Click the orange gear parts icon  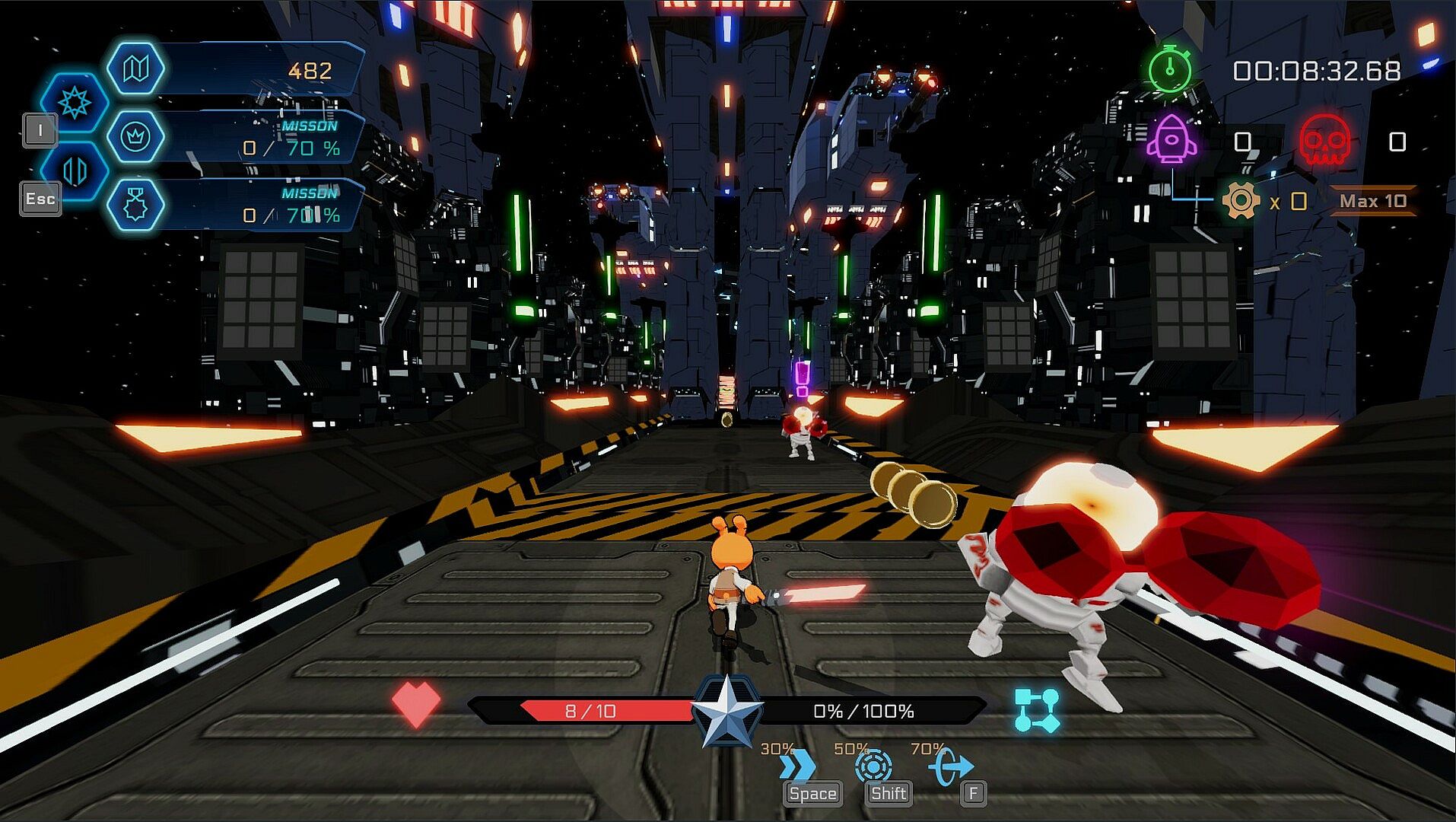[1241, 201]
